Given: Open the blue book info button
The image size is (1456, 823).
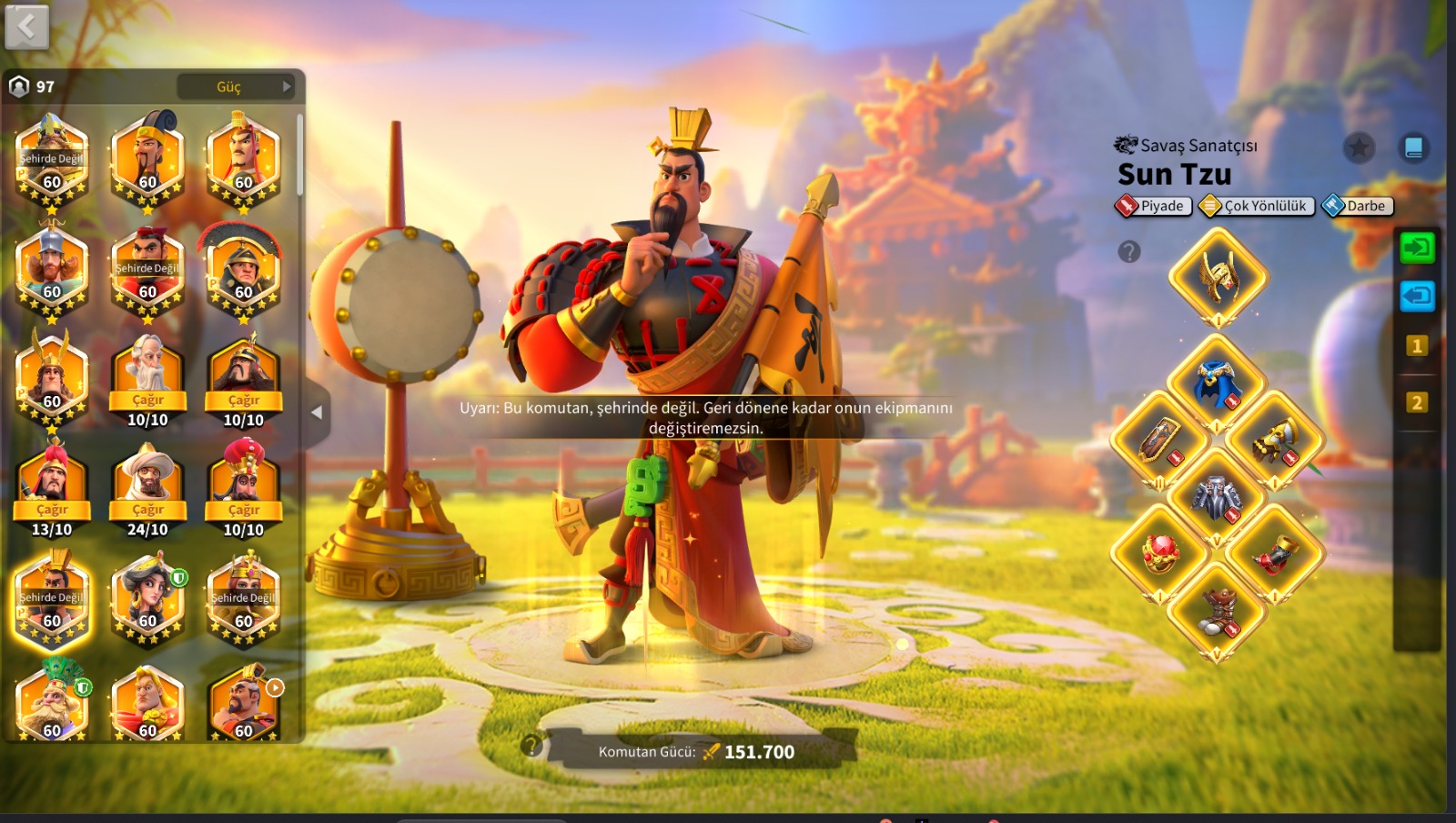Looking at the screenshot, I should [1413, 147].
